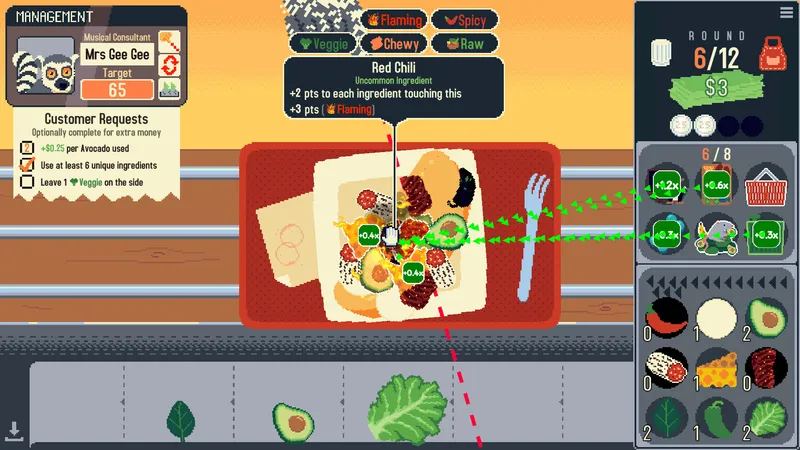The image size is (800, 450).
Task: Show the Veggie tag info
Action: click(x=321, y=44)
